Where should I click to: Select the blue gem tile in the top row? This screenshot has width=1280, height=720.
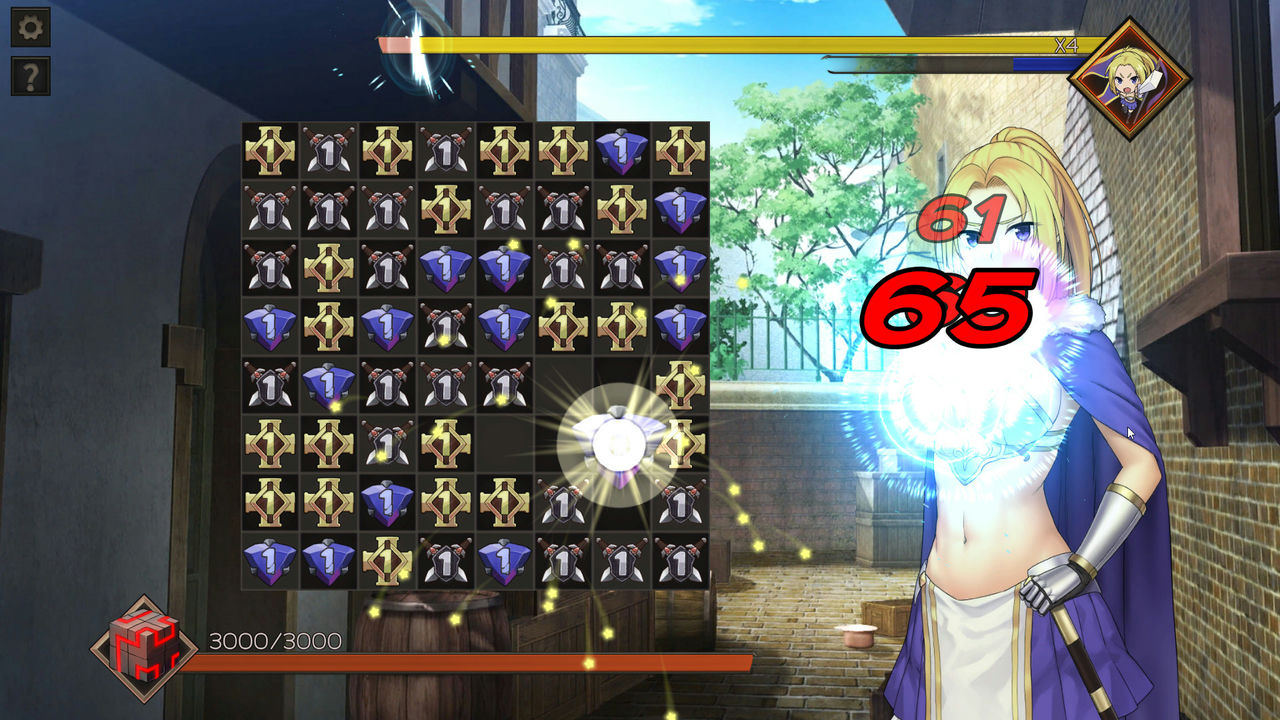pos(620,152)
